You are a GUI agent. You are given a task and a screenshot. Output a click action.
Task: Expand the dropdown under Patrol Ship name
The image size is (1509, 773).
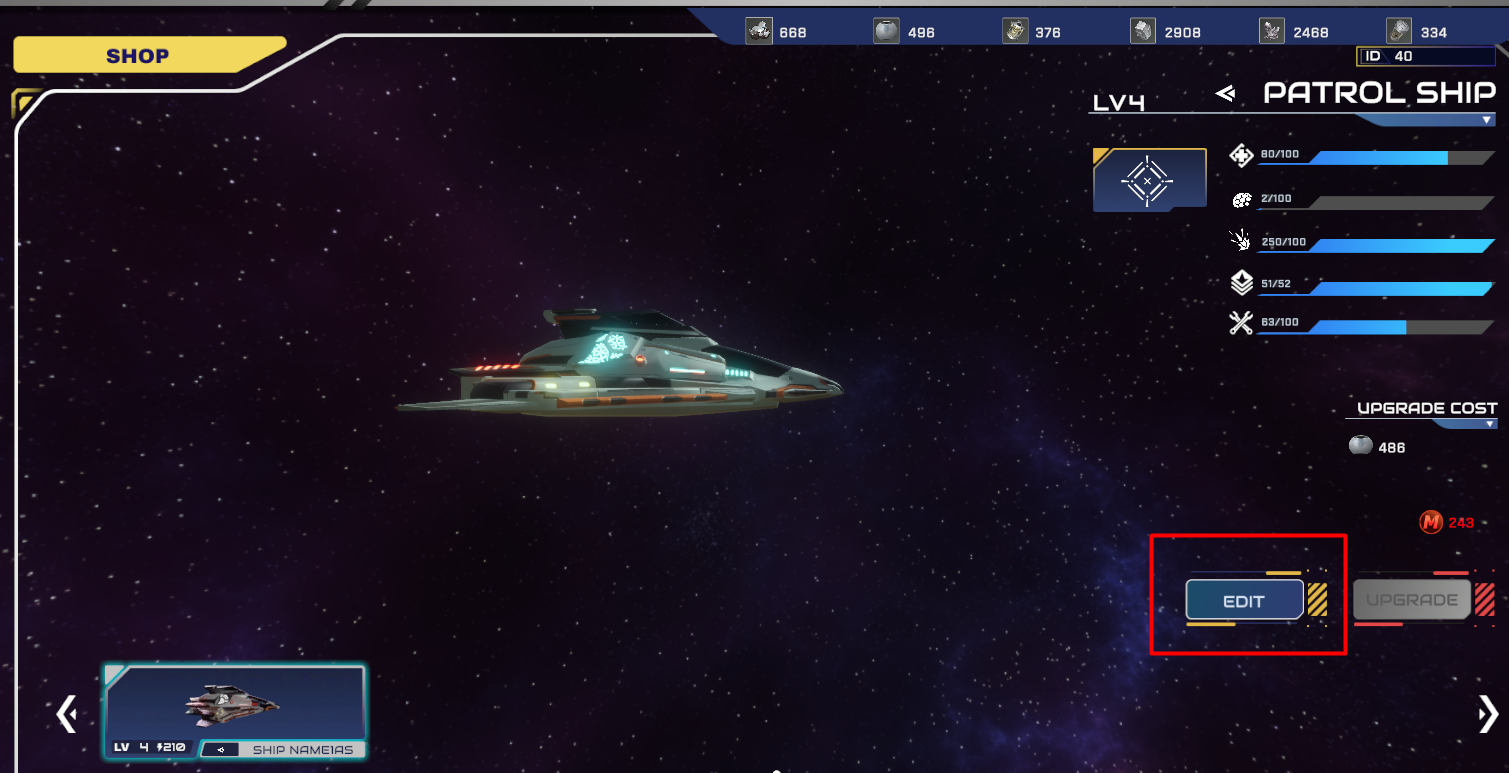pyautogui.click(x=1488, y=120)
